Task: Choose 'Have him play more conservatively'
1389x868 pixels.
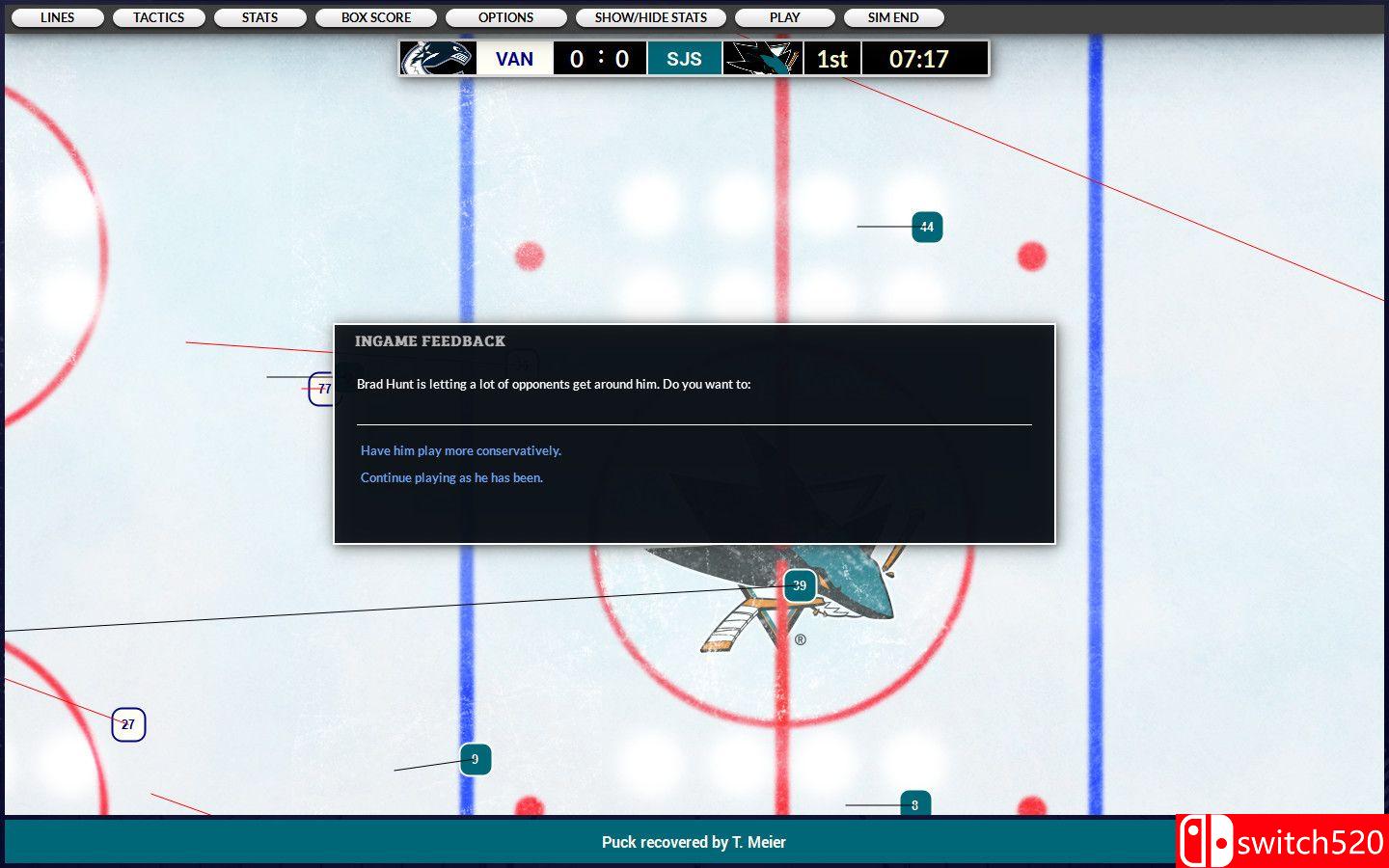Action: tap(460, 450)
